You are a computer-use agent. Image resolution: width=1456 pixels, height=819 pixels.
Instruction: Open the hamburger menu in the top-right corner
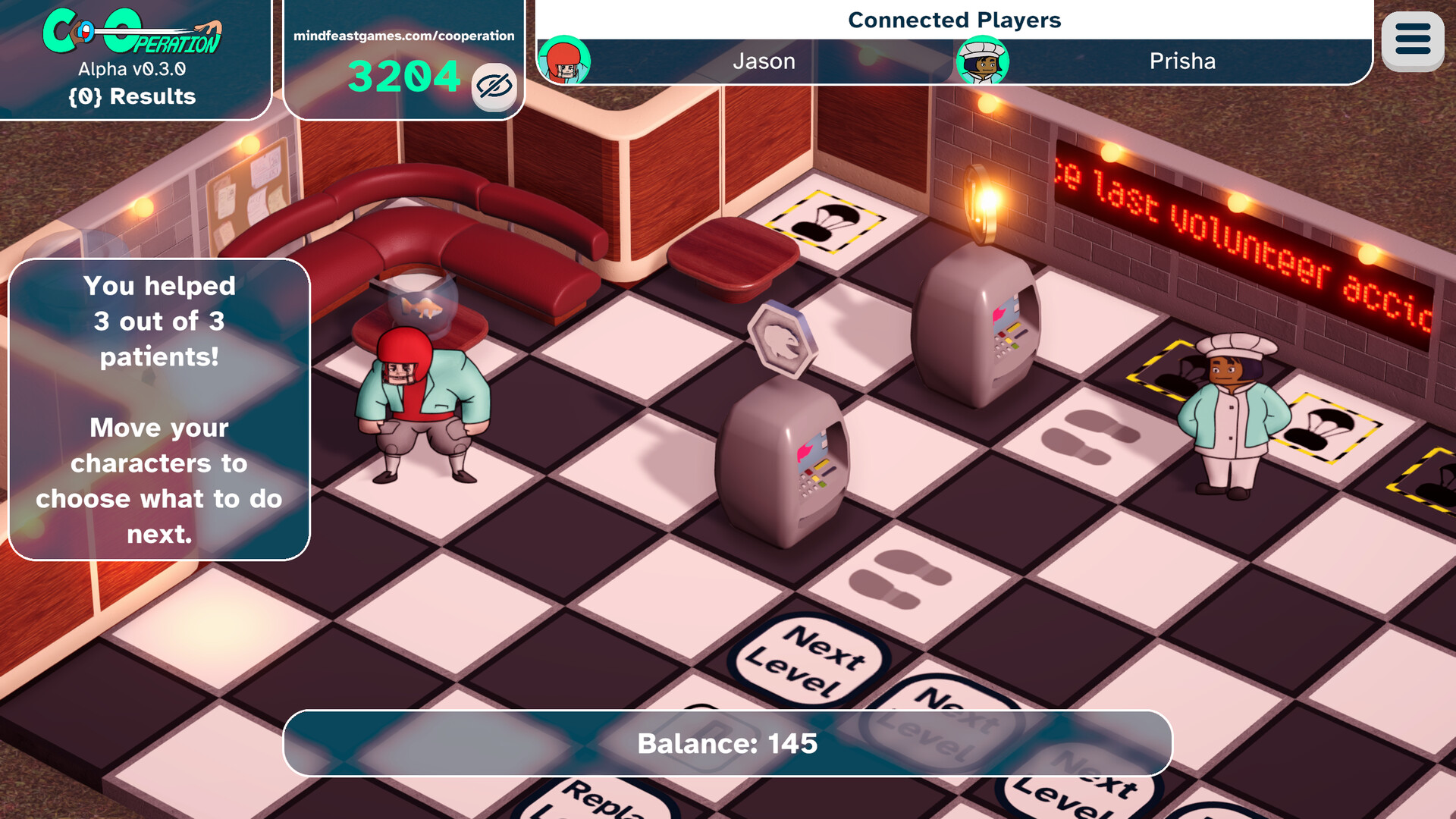(x=1412, y=39)
